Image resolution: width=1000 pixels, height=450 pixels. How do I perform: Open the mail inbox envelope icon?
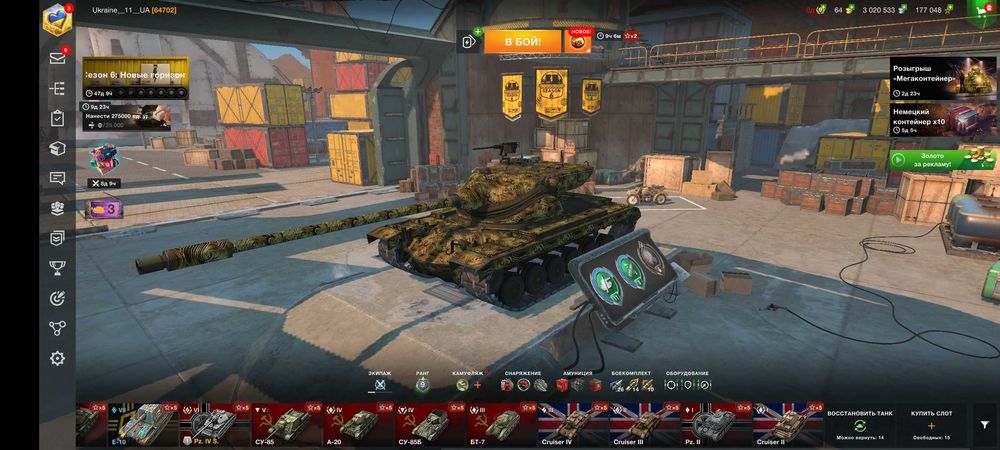(58, 58)
